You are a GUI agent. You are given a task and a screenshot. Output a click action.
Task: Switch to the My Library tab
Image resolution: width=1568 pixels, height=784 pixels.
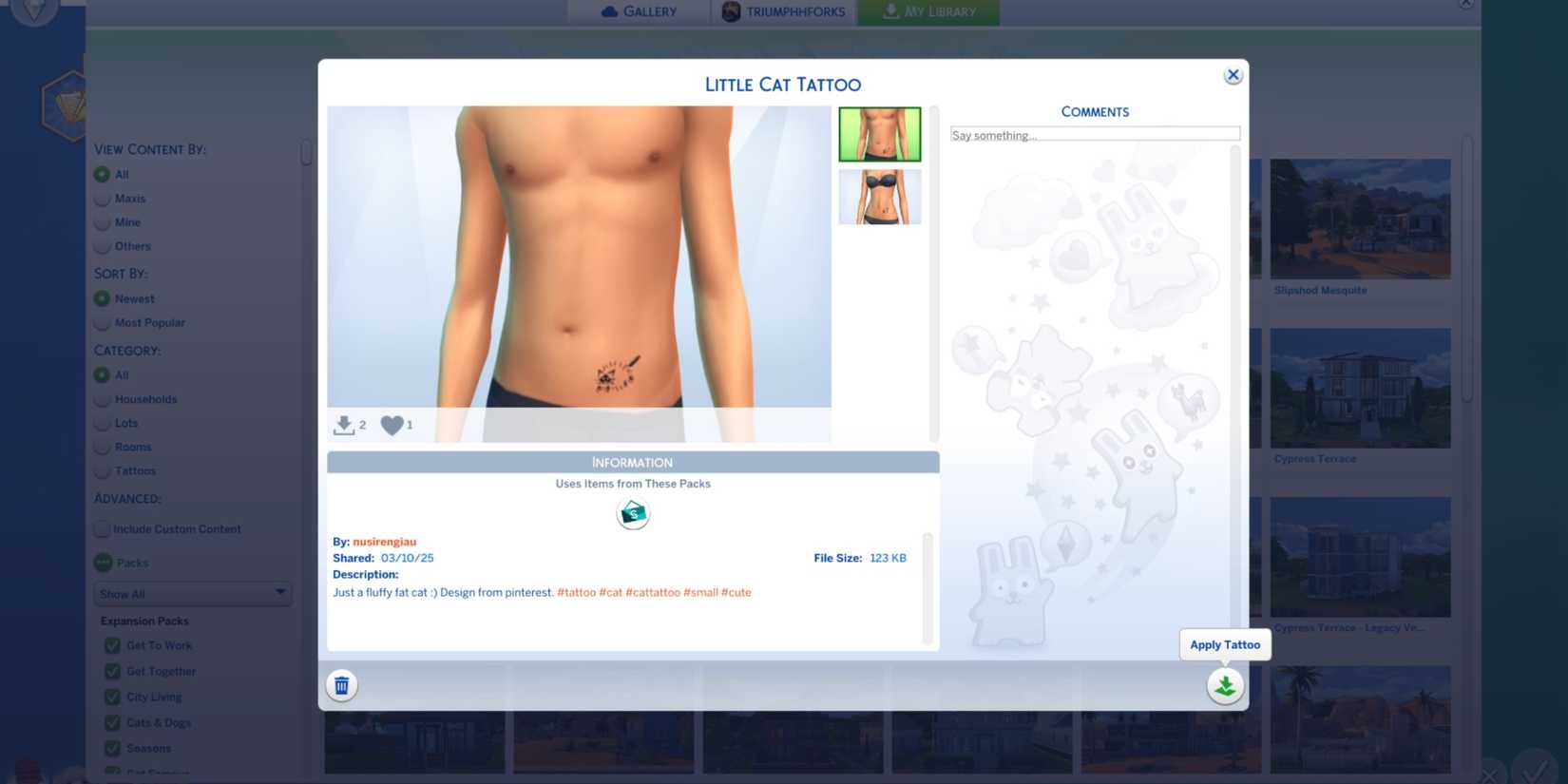coord(928,10)
